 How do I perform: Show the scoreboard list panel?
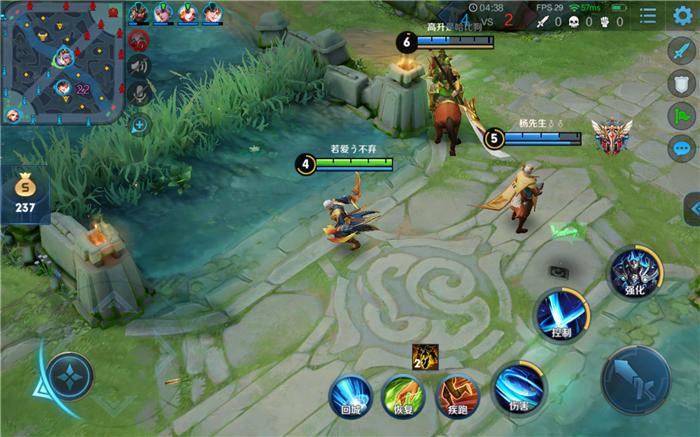pyautogui.click(x=648, y=16)
